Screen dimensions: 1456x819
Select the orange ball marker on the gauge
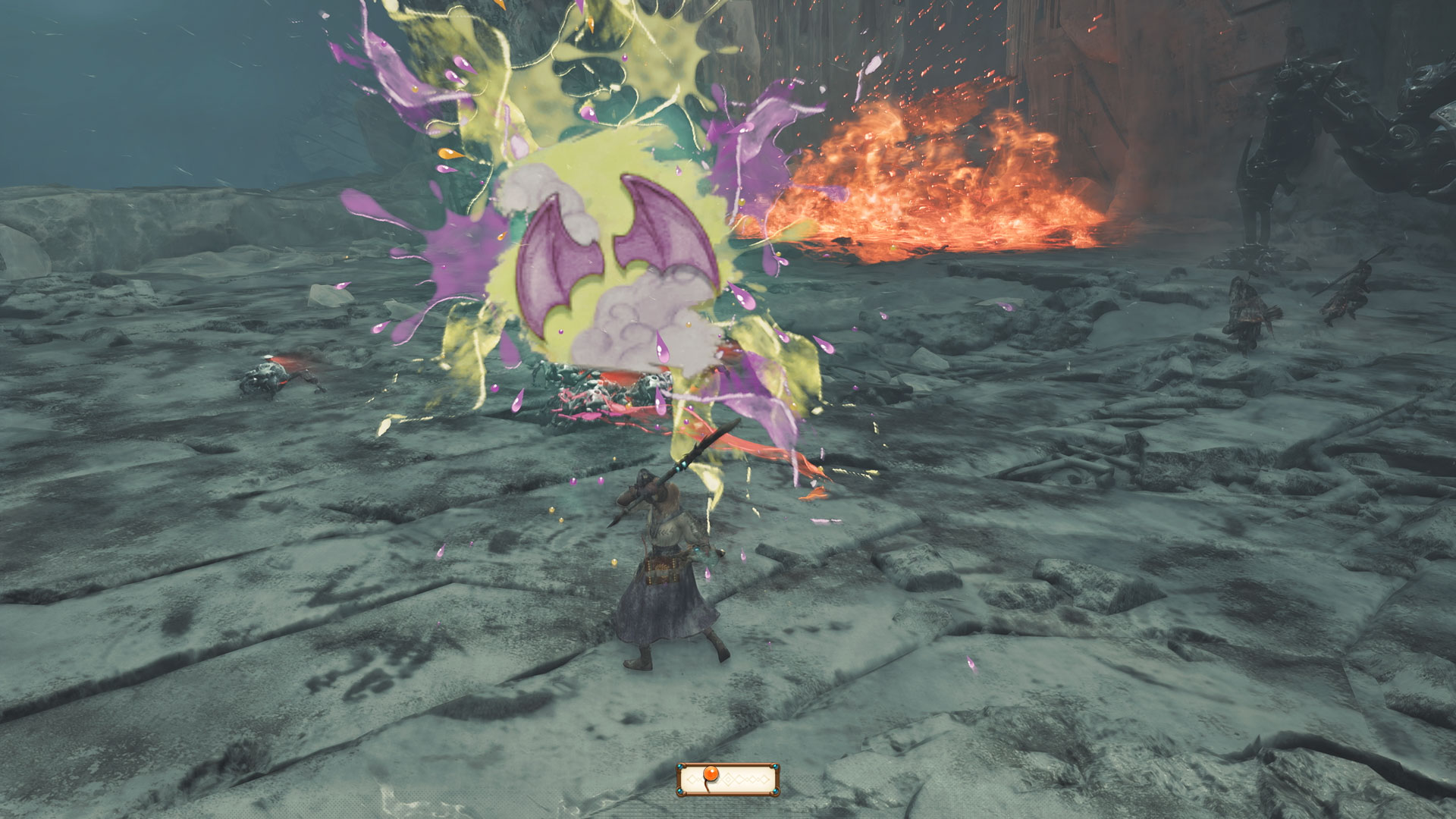tap(711, 773)
